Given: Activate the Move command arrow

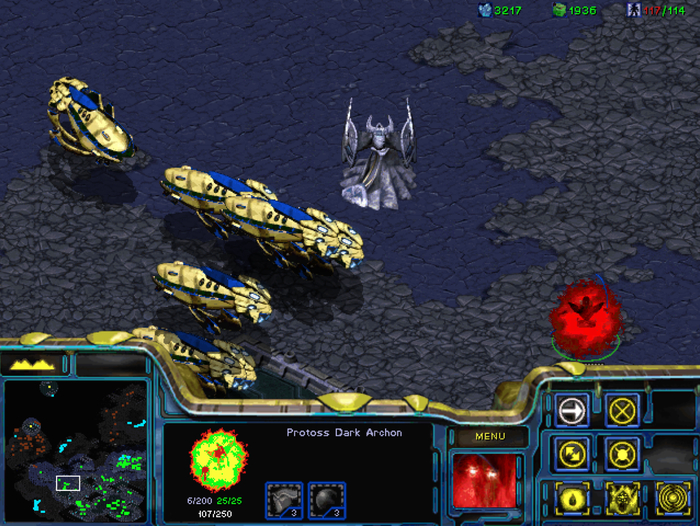Looking at the screenshot, I should point(573,410).
